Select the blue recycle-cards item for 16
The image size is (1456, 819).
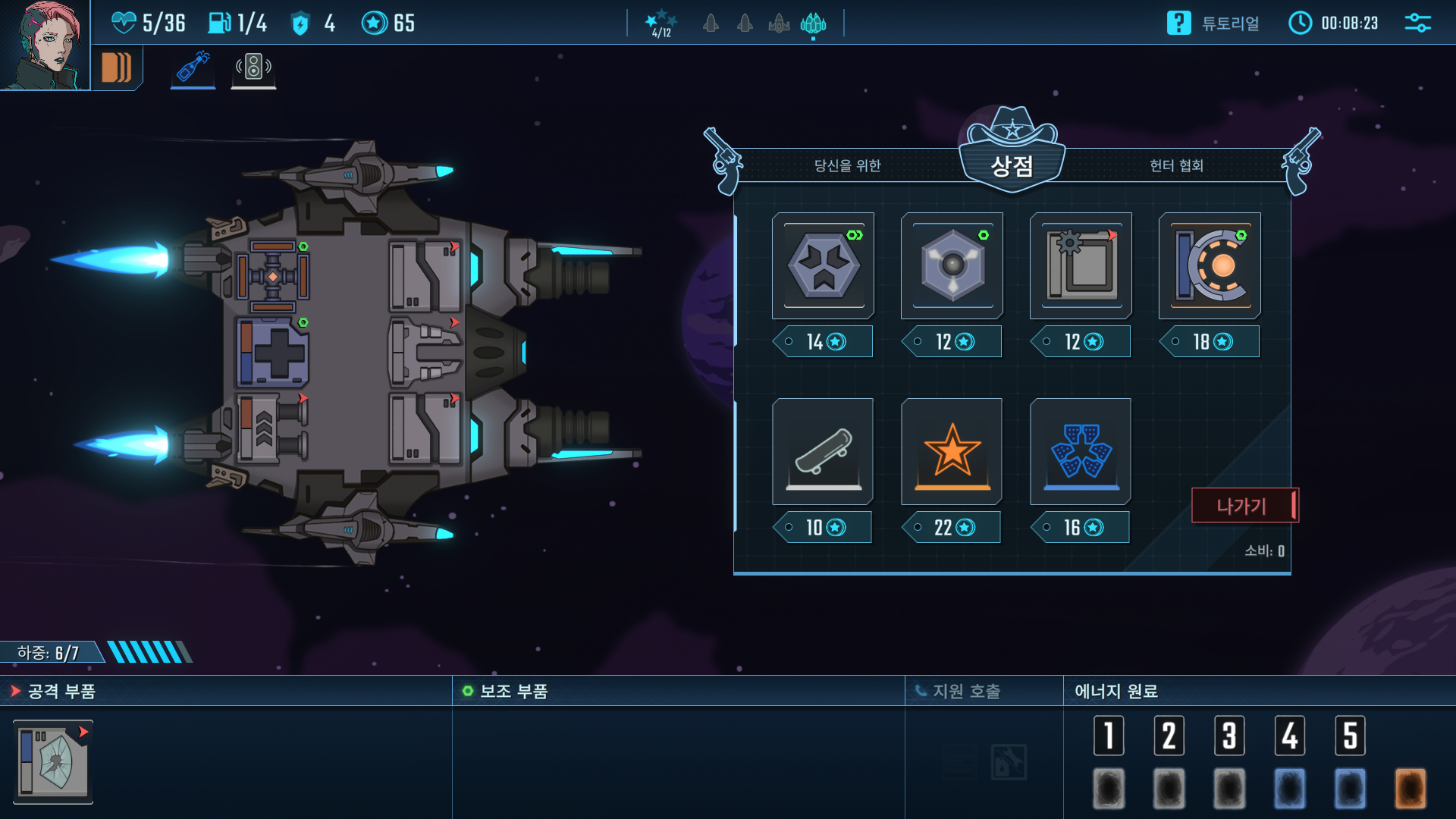(1081, 452)
